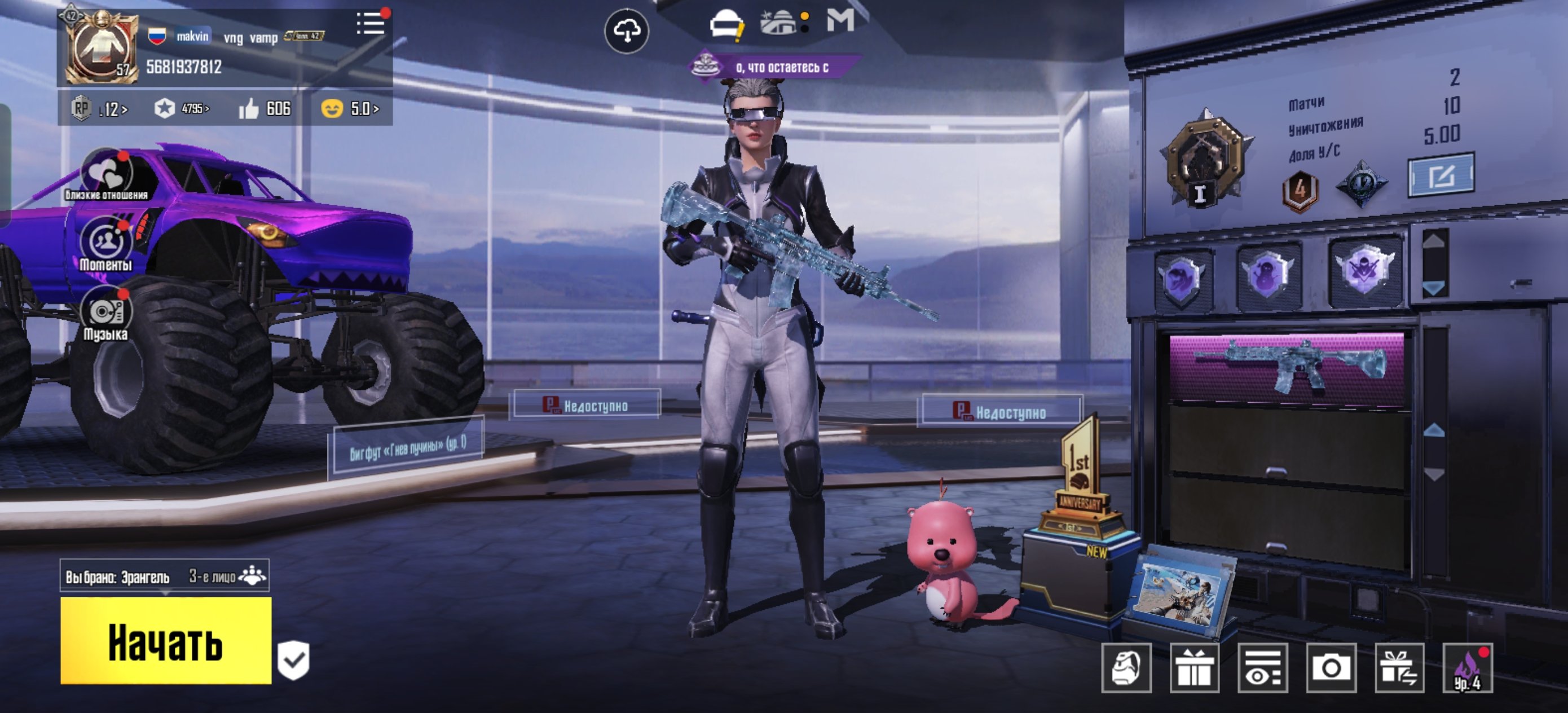
Task: Open the list menu icon
Action: pos(370,24)
